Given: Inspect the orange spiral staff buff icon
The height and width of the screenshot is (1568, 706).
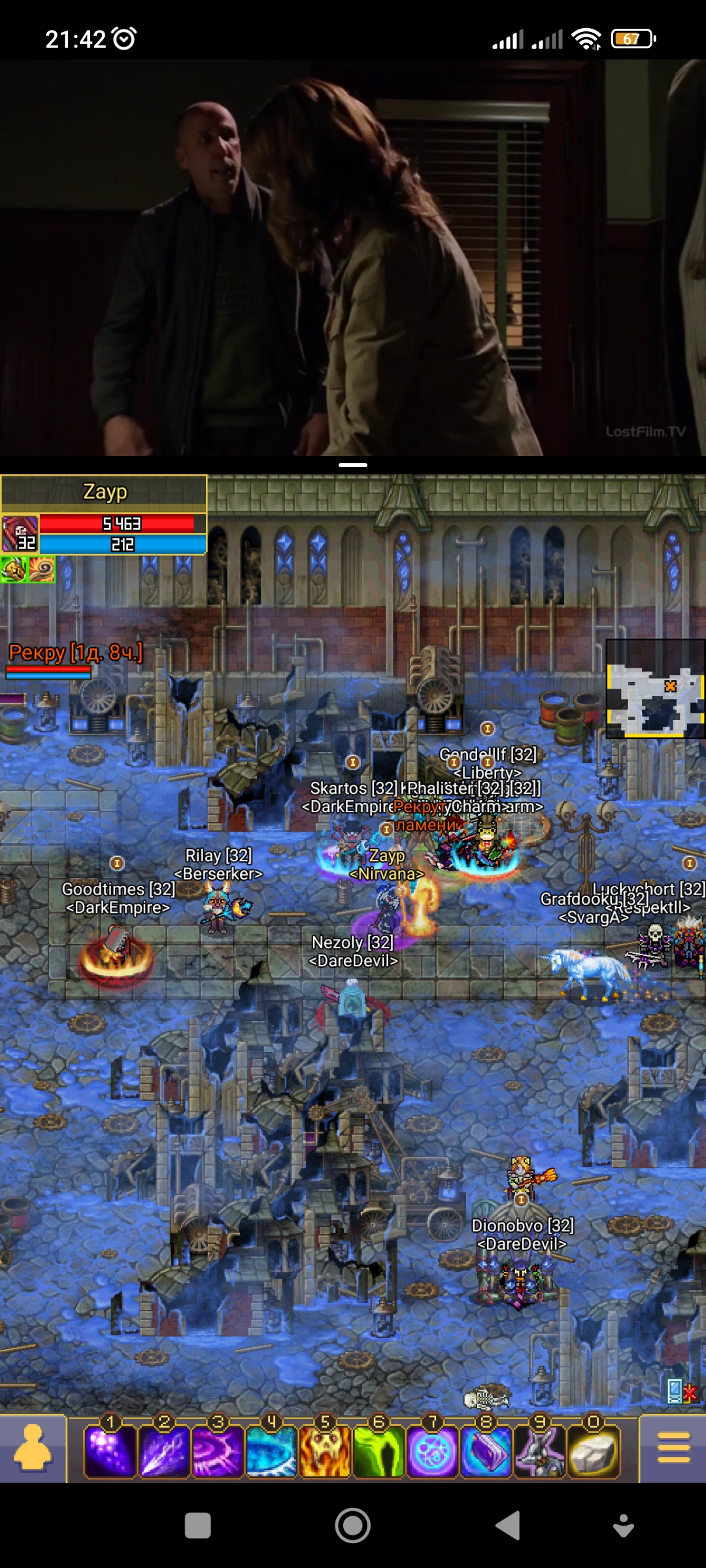Looking at the screenshot, I should (x=41, y=570).
